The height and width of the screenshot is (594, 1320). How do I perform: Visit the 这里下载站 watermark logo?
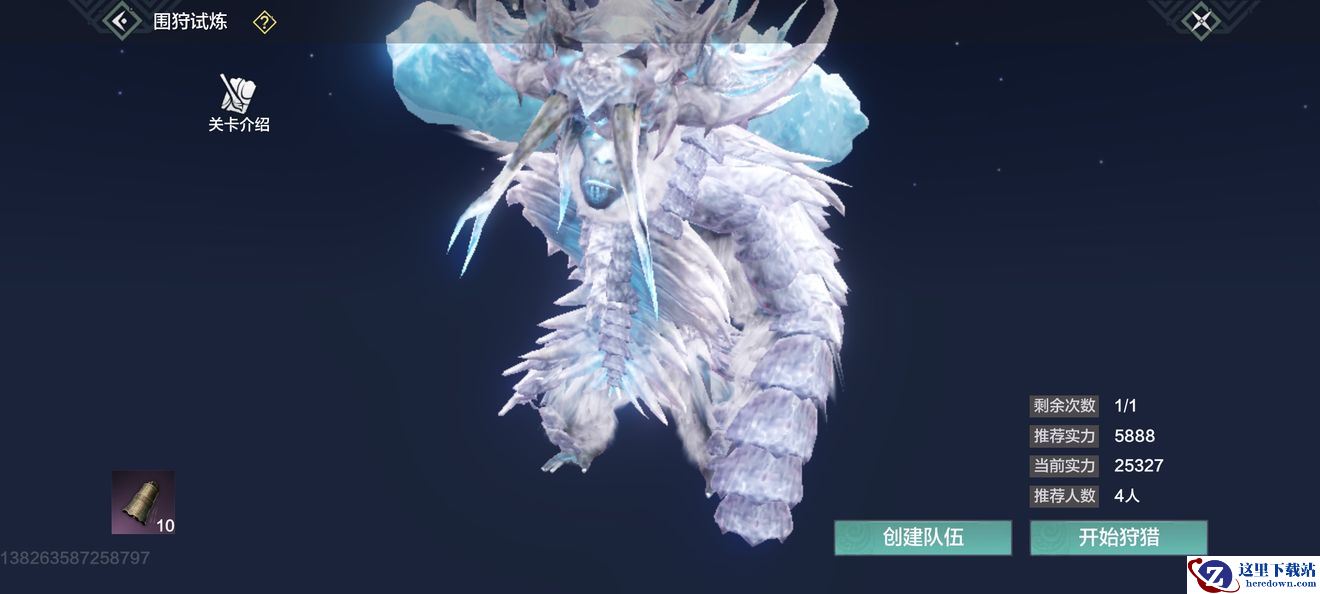1253,574
